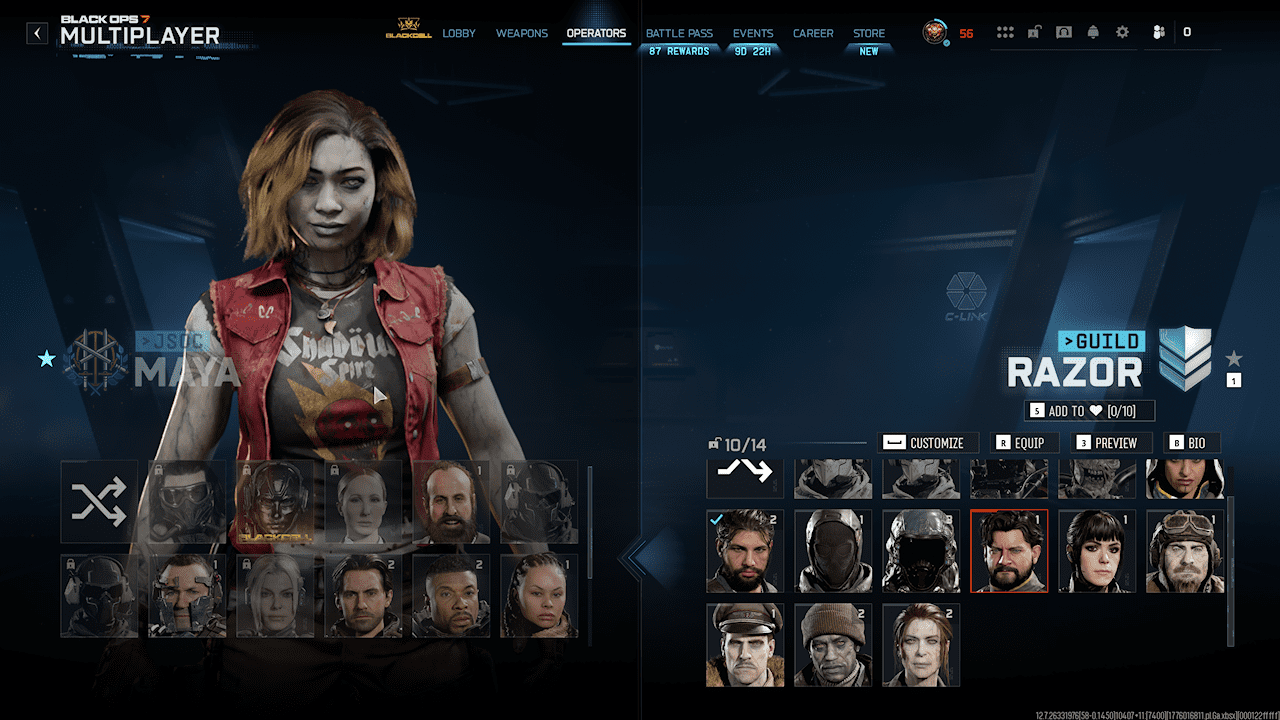
Task: Go back using the top-left arrow
Action: click(37, 33)
